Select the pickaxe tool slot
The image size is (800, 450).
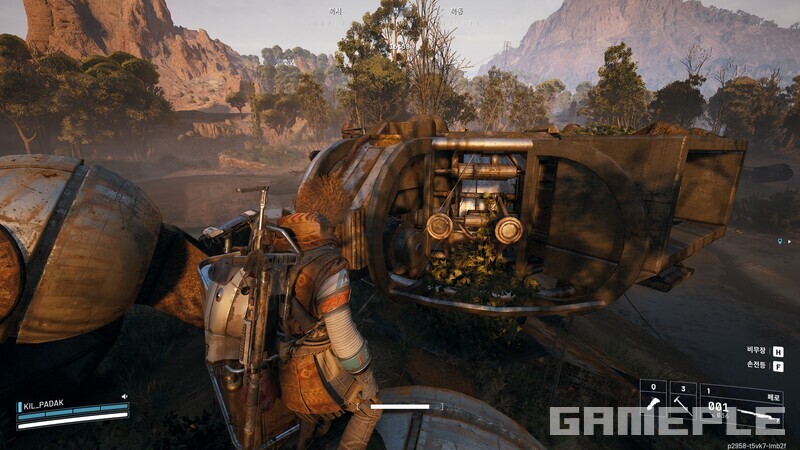tap(683, 404)
